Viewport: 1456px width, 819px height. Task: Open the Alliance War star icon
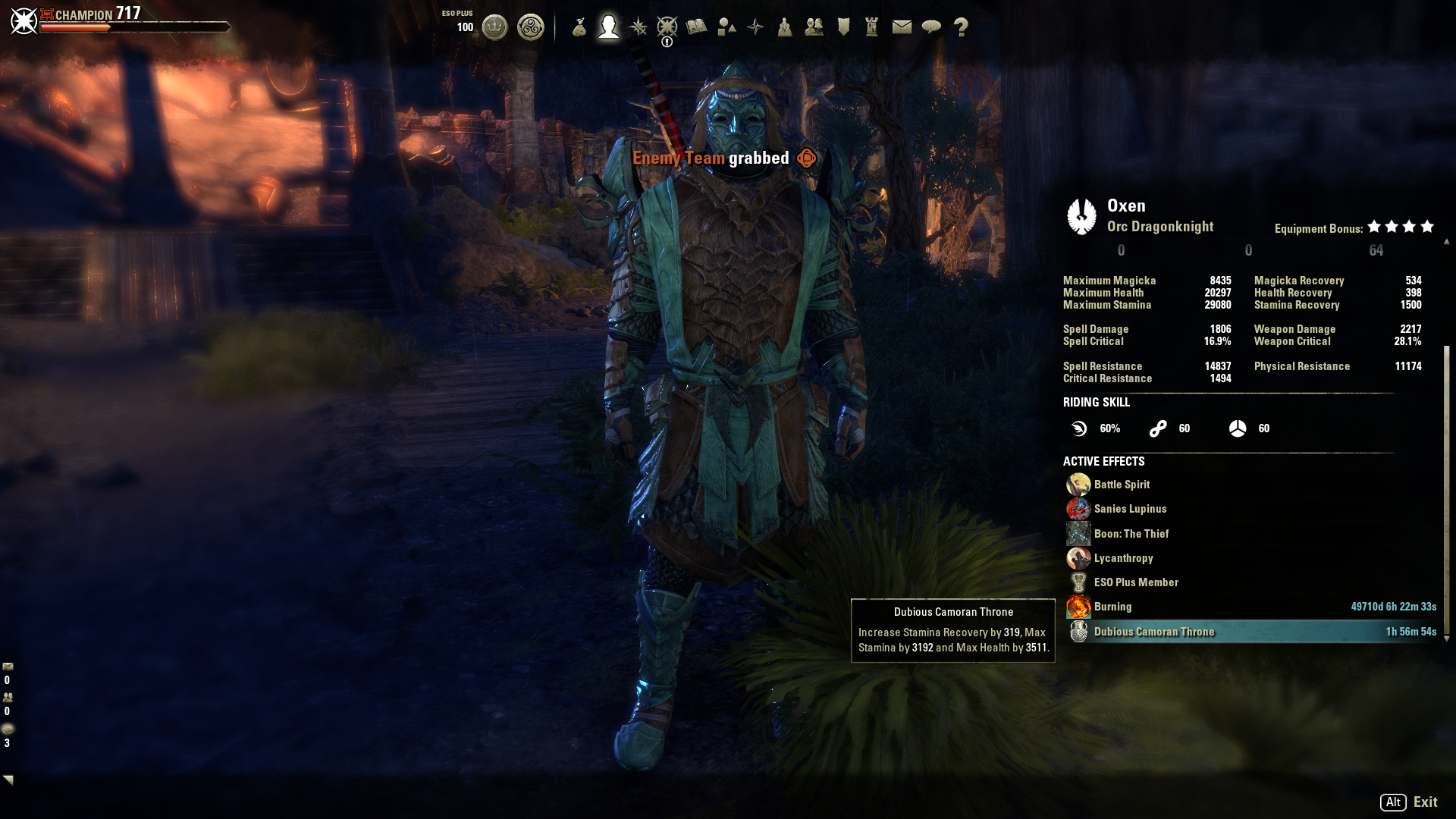coord(755,25)
